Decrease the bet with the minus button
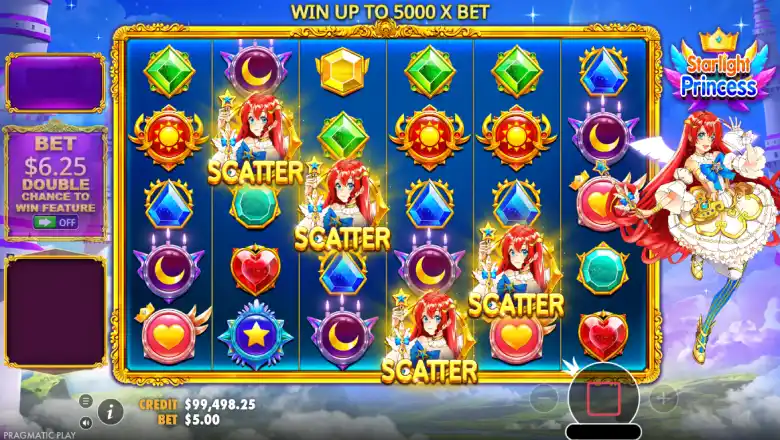The image size is (780, 440). (545, 398)
